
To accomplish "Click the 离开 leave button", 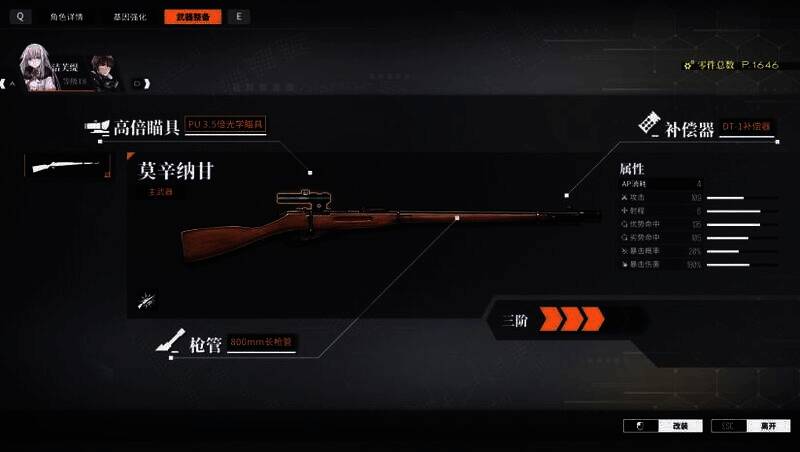I will (x=749, y=426).
